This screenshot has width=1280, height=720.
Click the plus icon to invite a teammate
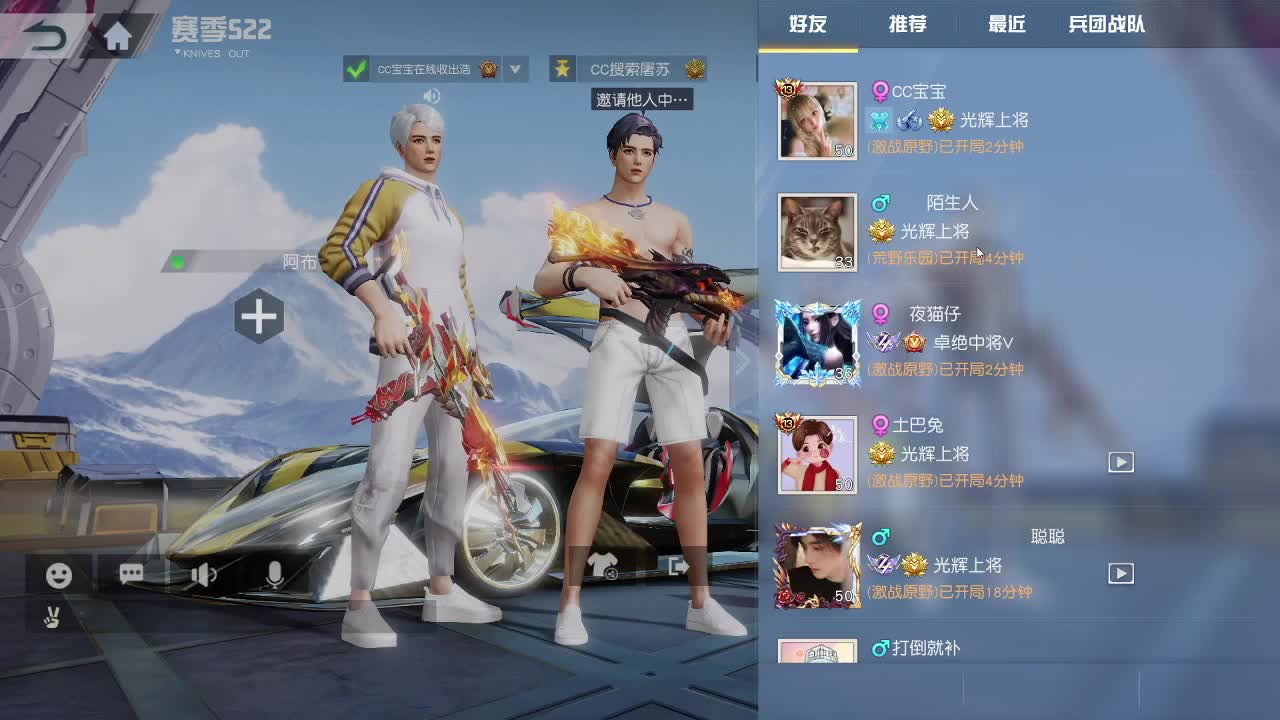click(258, 317)
